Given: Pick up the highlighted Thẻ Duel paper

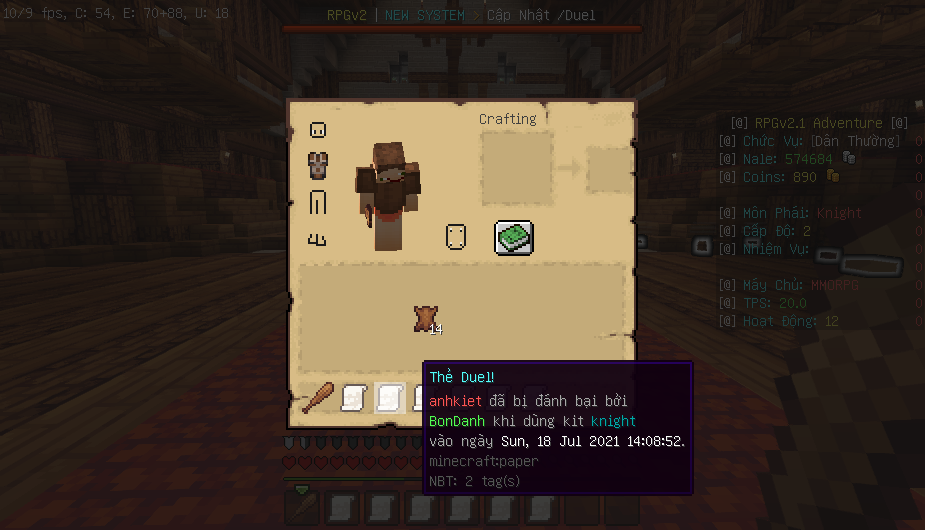Looking at the screenshot, I should [389, 398].
